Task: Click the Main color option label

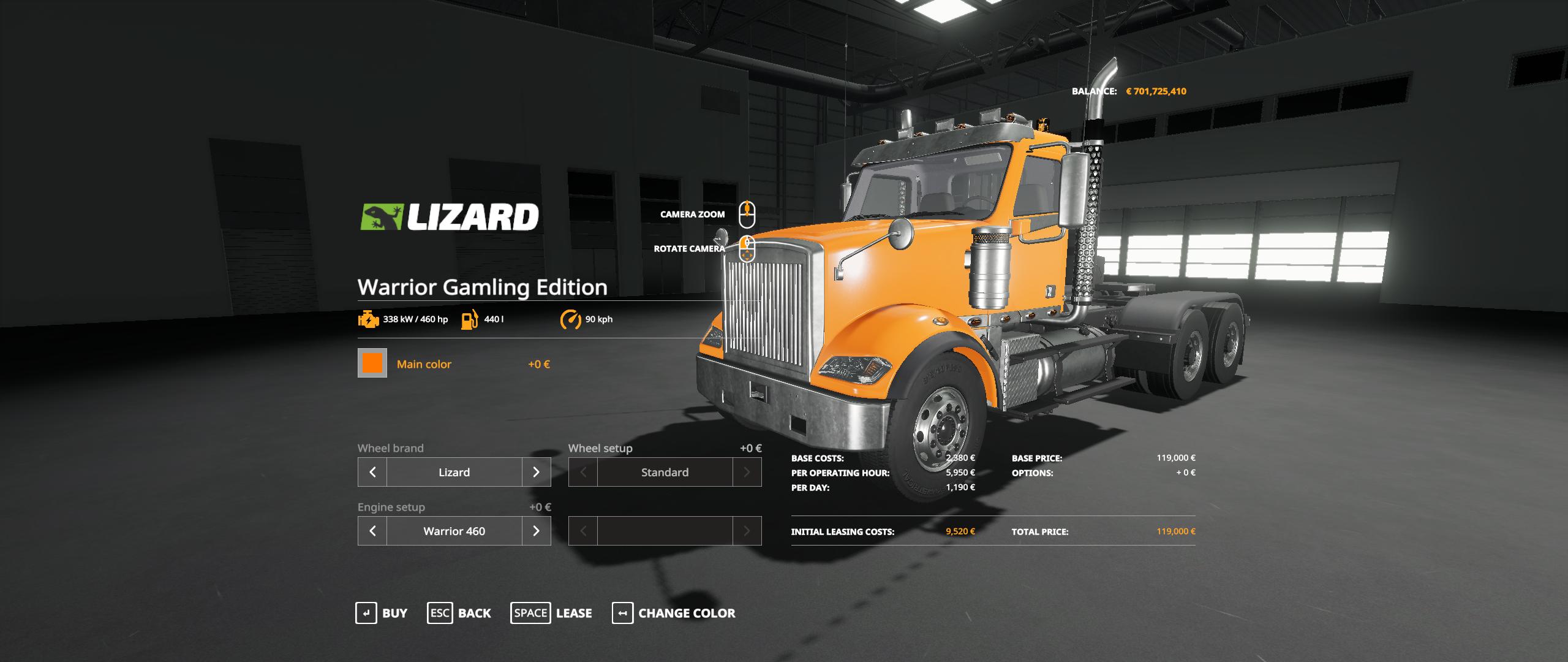Action: click(424, 364)
